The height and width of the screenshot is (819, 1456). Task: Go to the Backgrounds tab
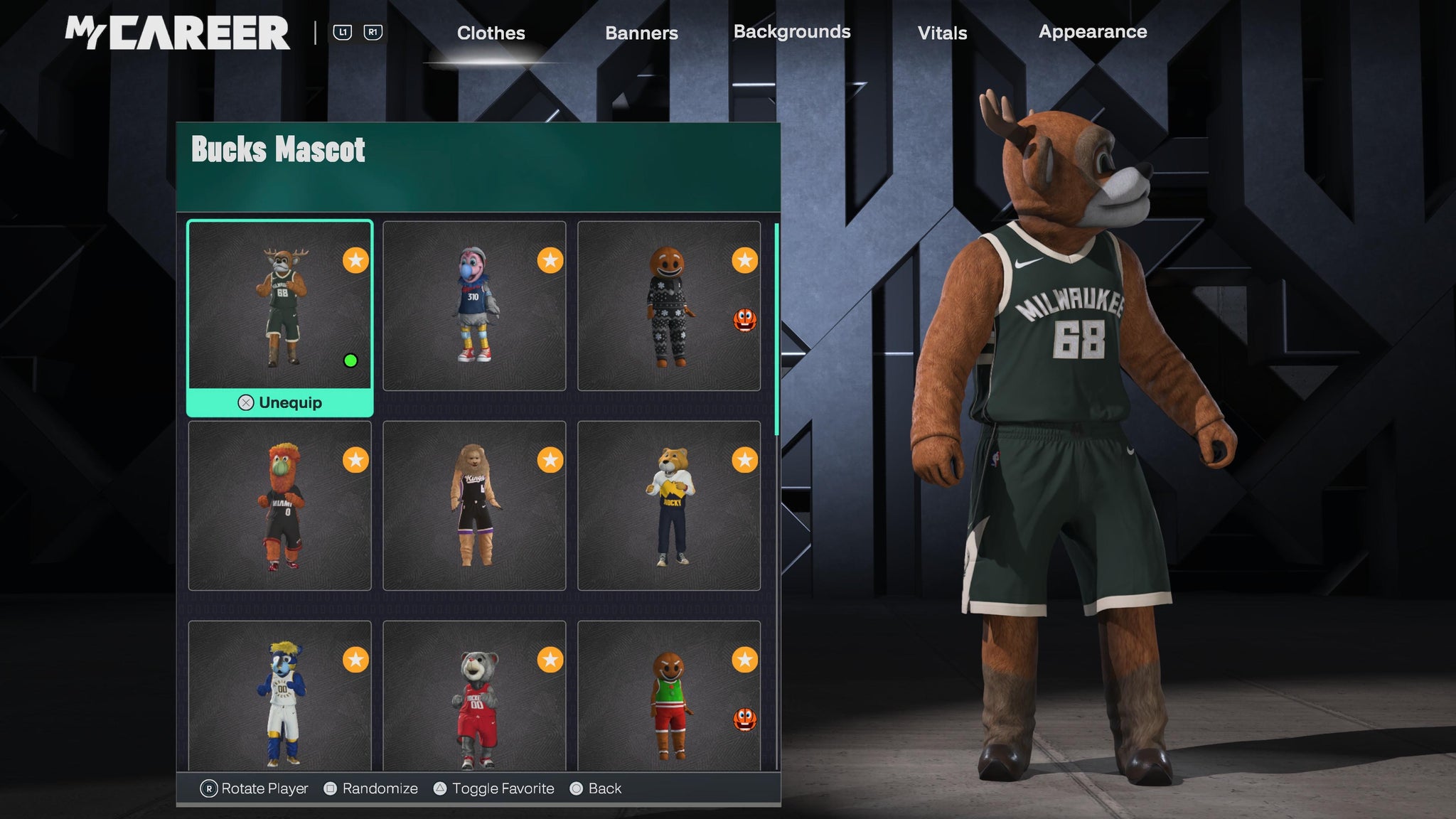pyautogui.click(x=792, y=32)
